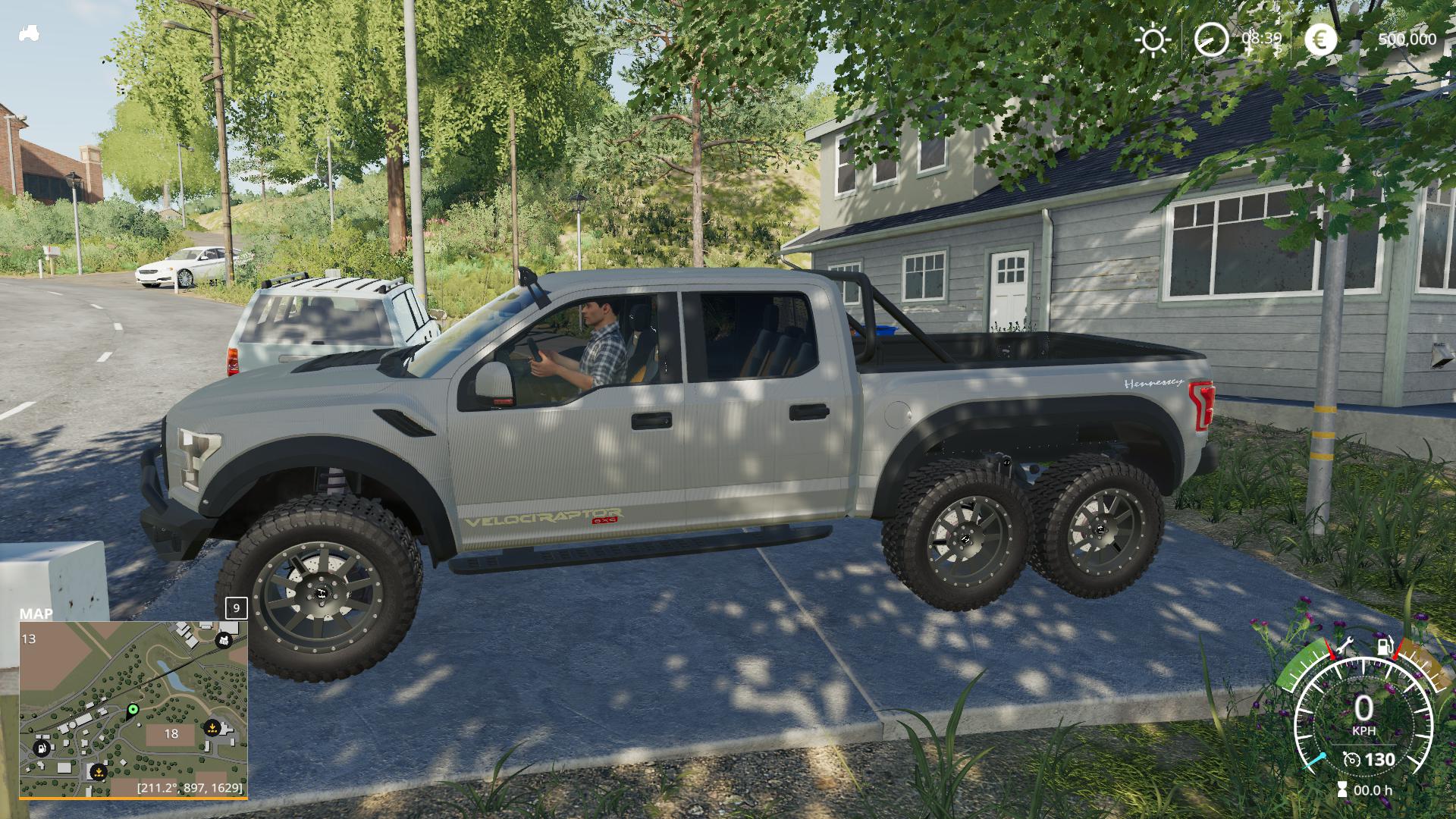Select the sun weather icon
This screenshot has height=819, width=1456.
[x=1153, y=39]
